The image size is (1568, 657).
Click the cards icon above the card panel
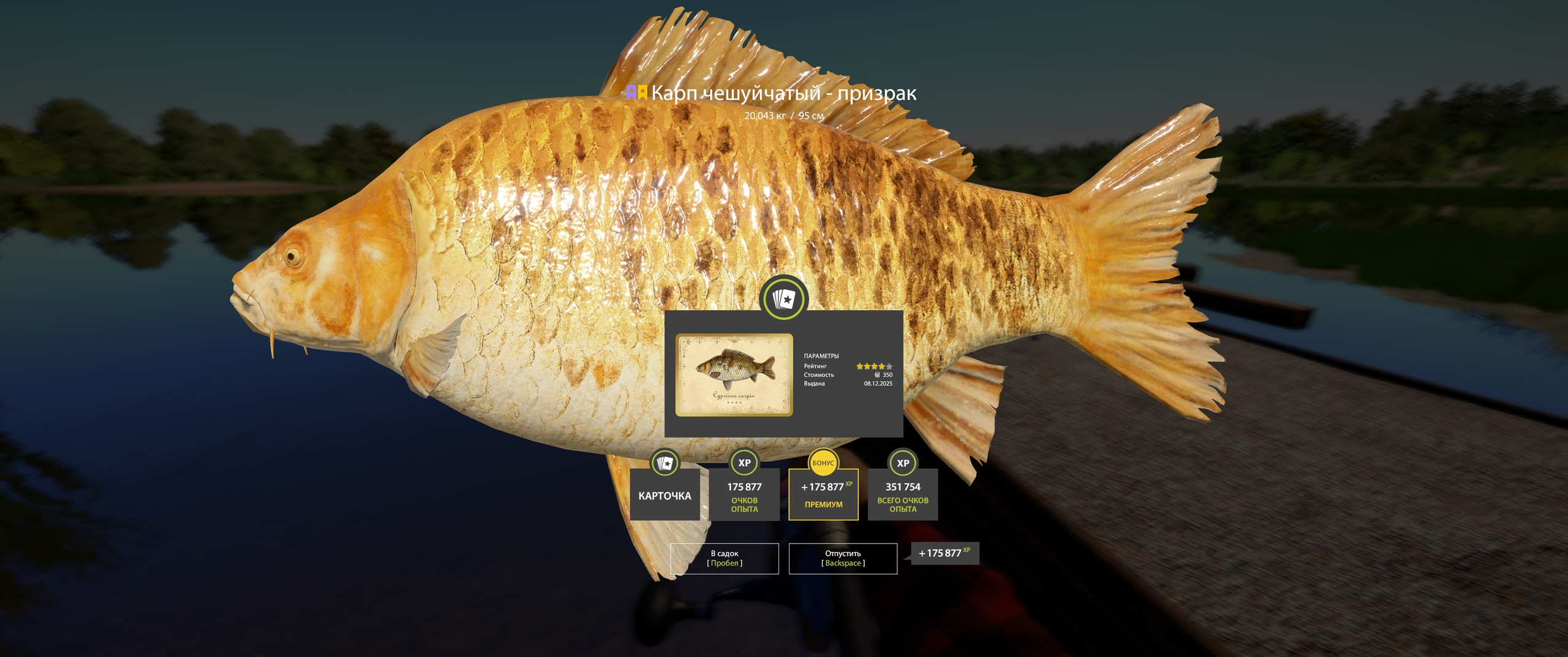pos(783,300)
